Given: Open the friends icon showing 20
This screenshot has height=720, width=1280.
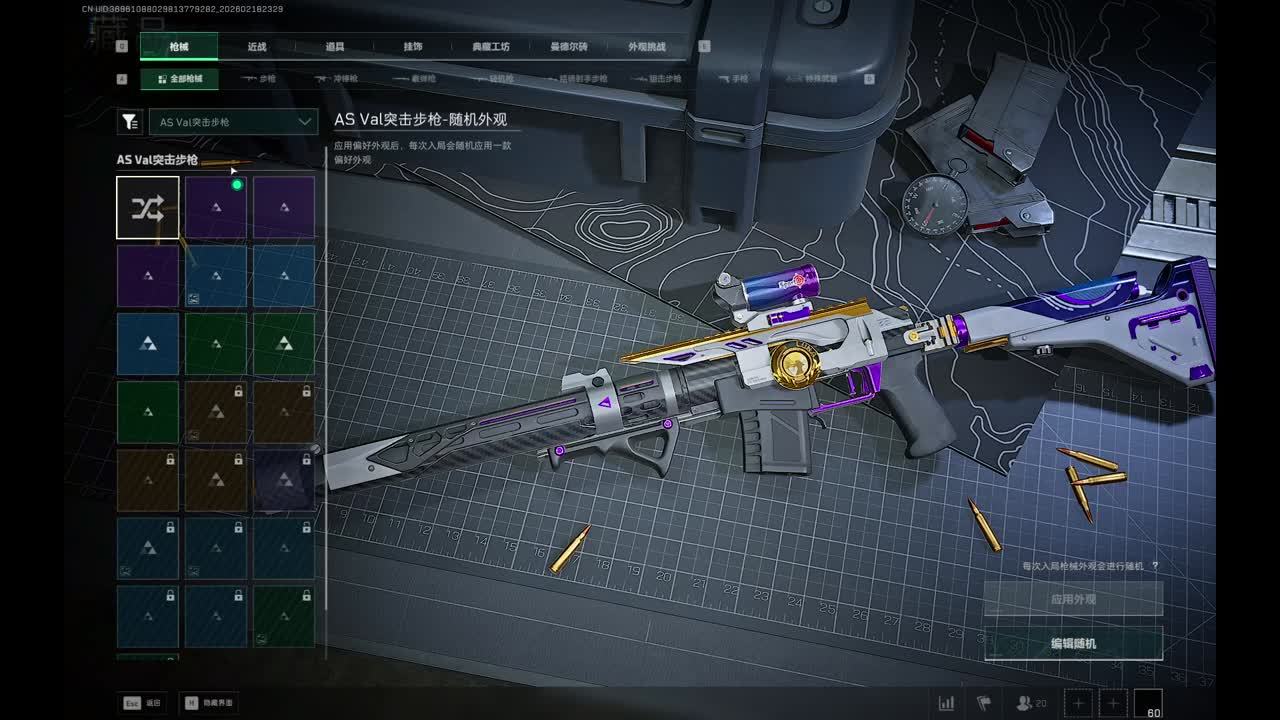Looking at the screenshot, I should click(x=1031, y=703).
